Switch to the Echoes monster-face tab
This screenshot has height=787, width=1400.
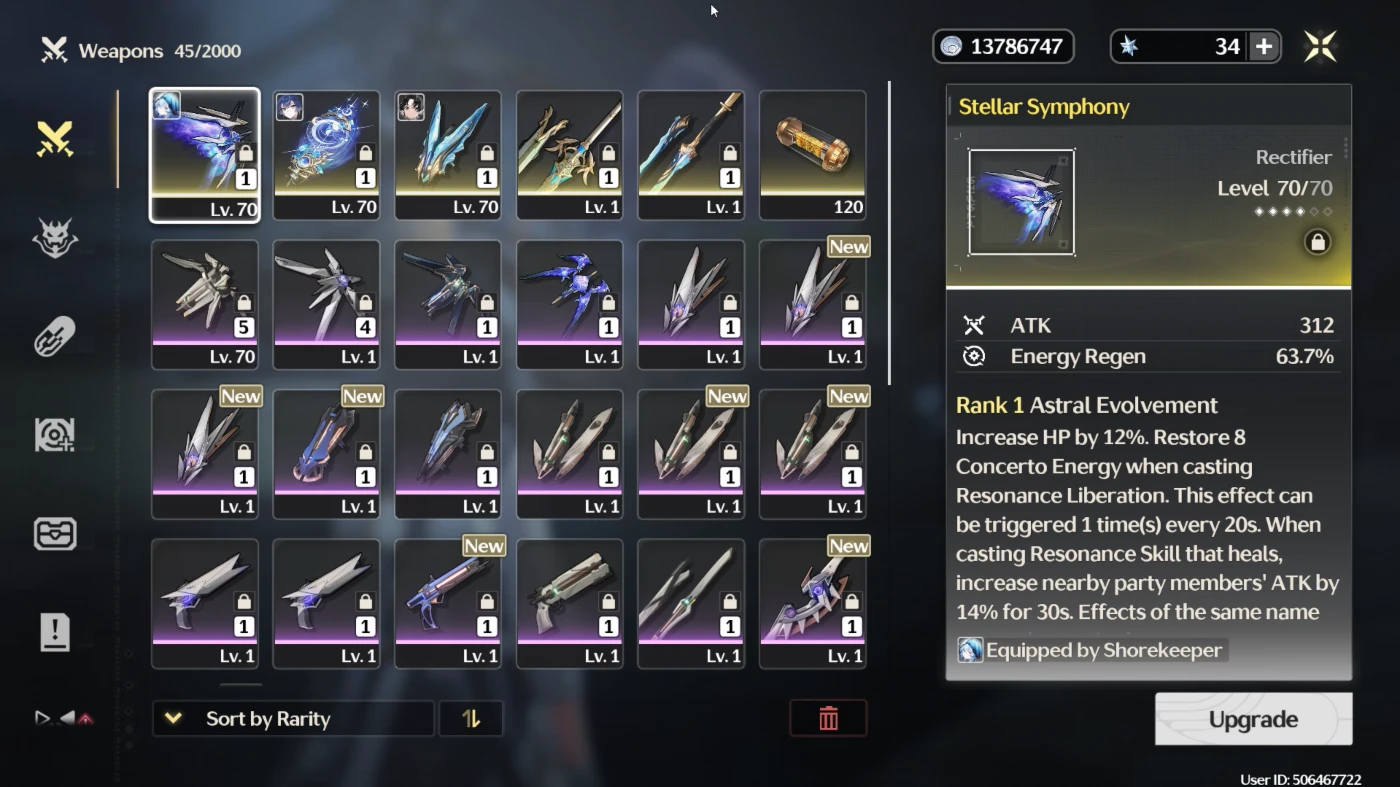[x=55, y=238]
